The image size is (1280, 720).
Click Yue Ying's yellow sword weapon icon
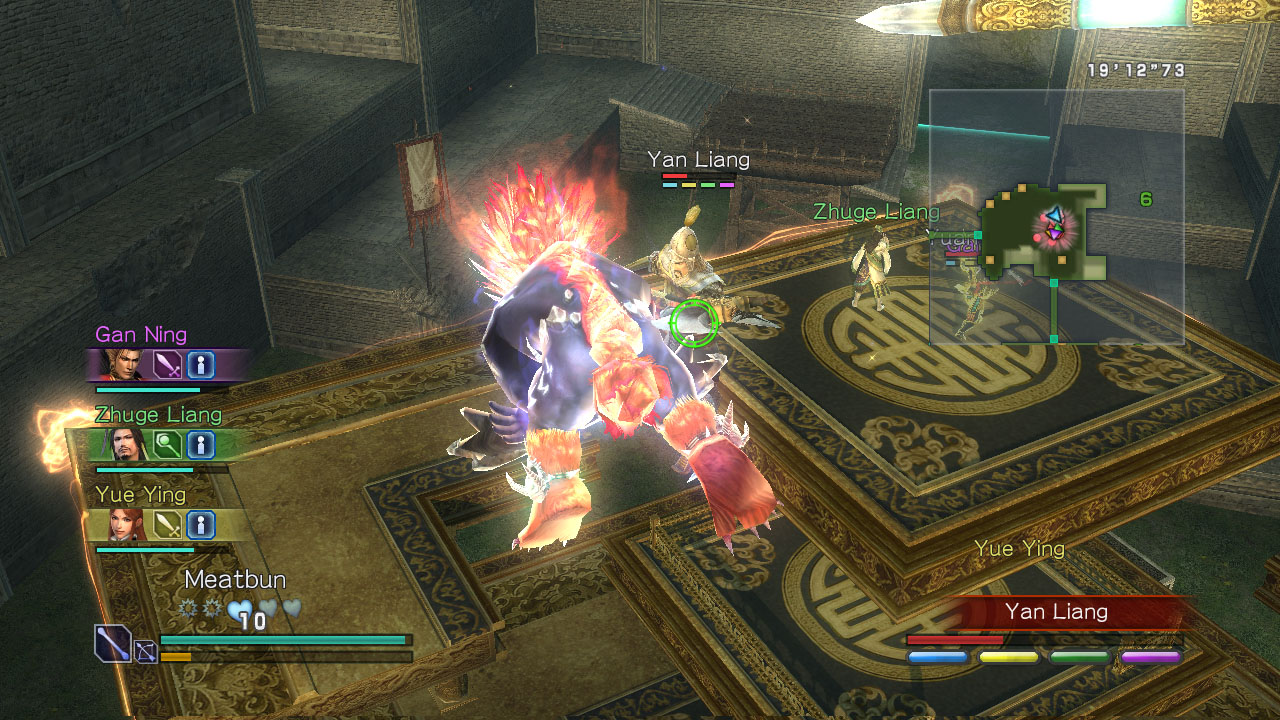point(168,525)
